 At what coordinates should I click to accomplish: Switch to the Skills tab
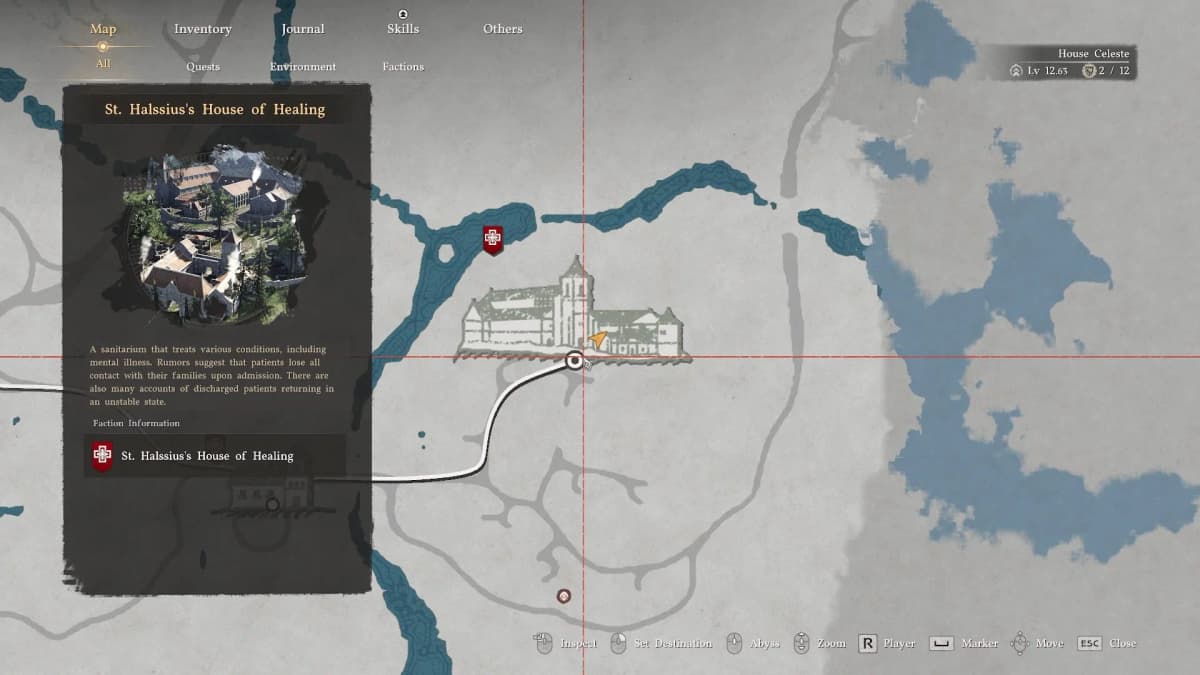pyautogui.click(x=403, y=29)
